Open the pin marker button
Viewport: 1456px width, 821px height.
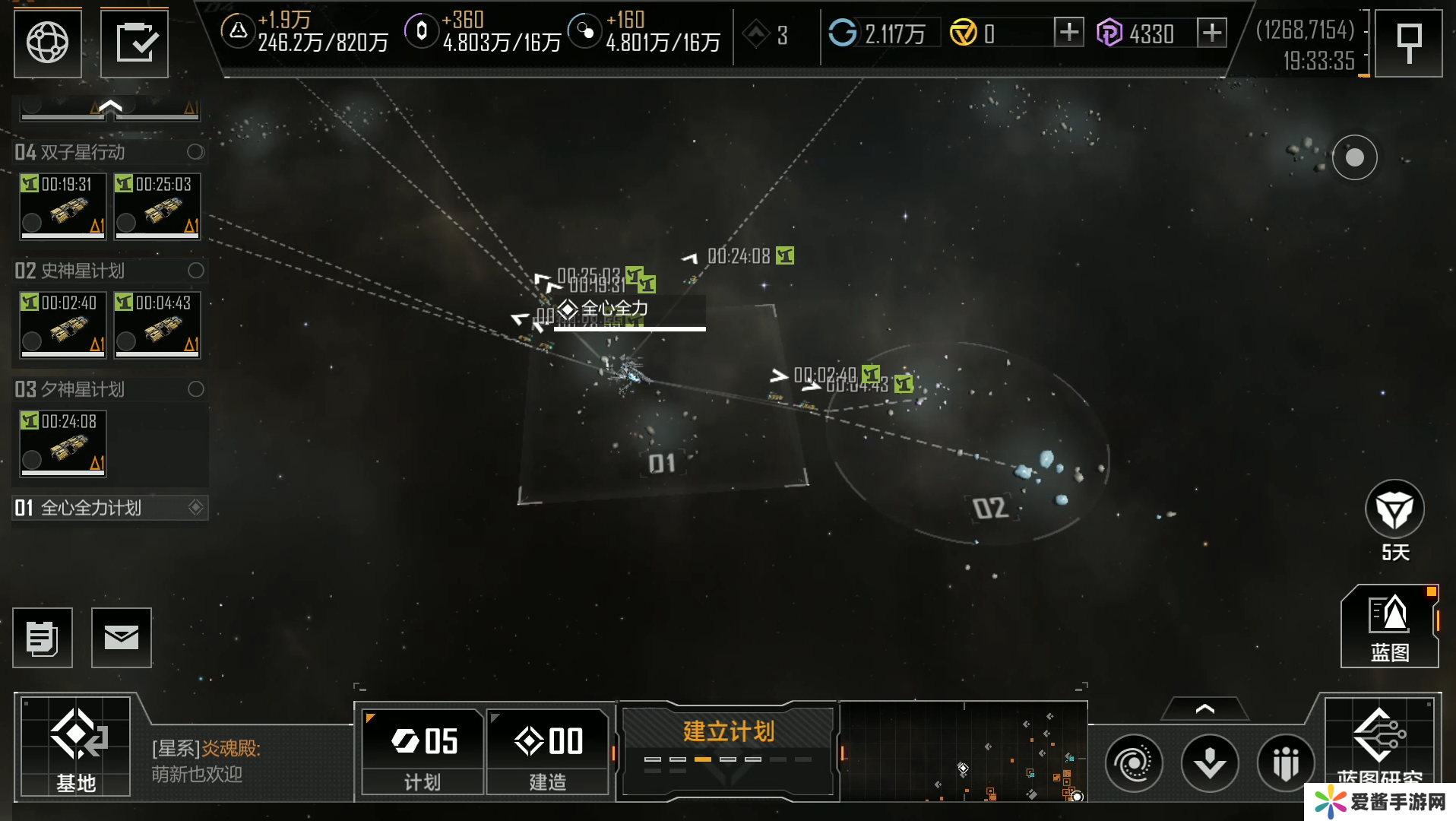(1408, 43)
